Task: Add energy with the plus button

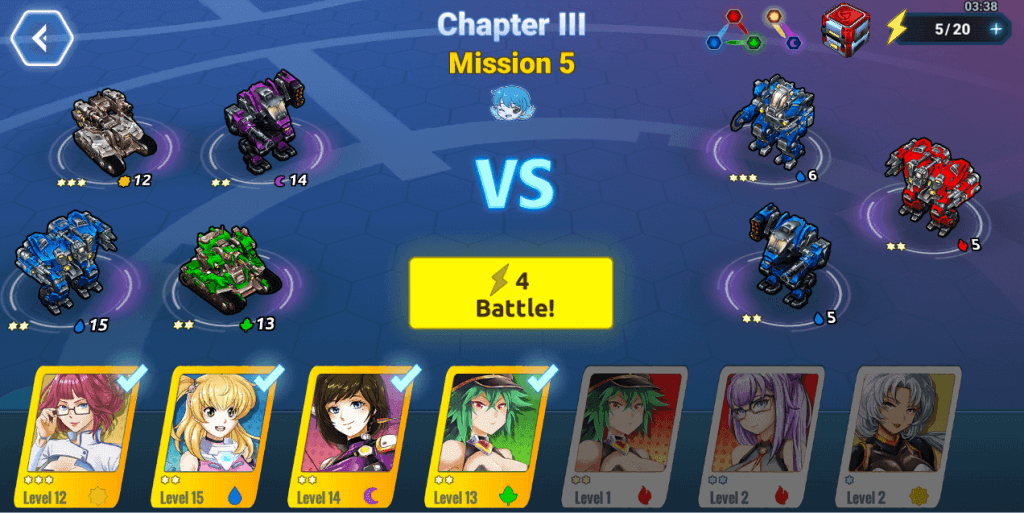Action: (x=995, y=29)
